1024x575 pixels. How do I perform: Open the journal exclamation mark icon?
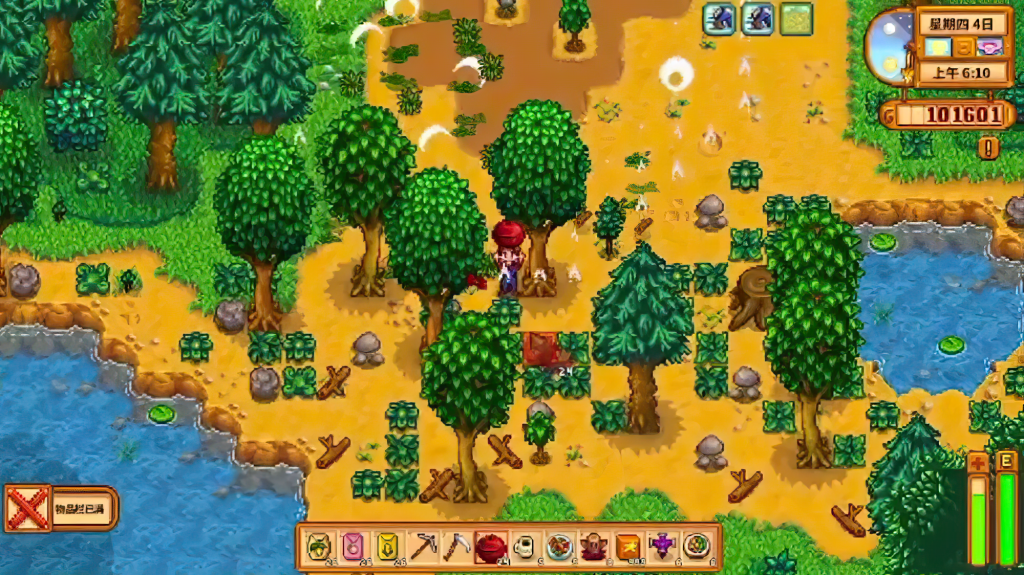[989, 148]
